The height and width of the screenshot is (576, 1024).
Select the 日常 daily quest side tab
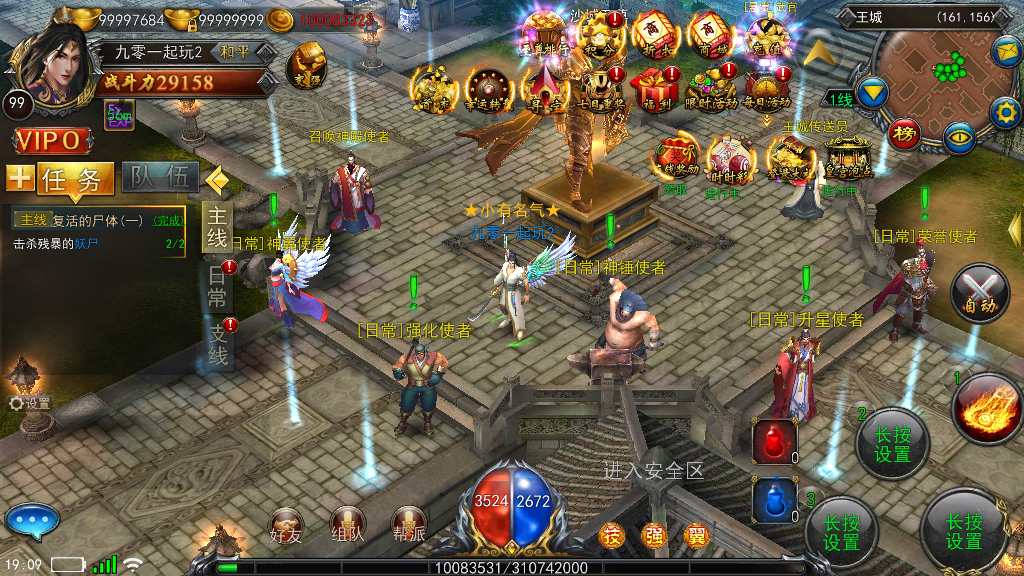click(x=217, y=286)
